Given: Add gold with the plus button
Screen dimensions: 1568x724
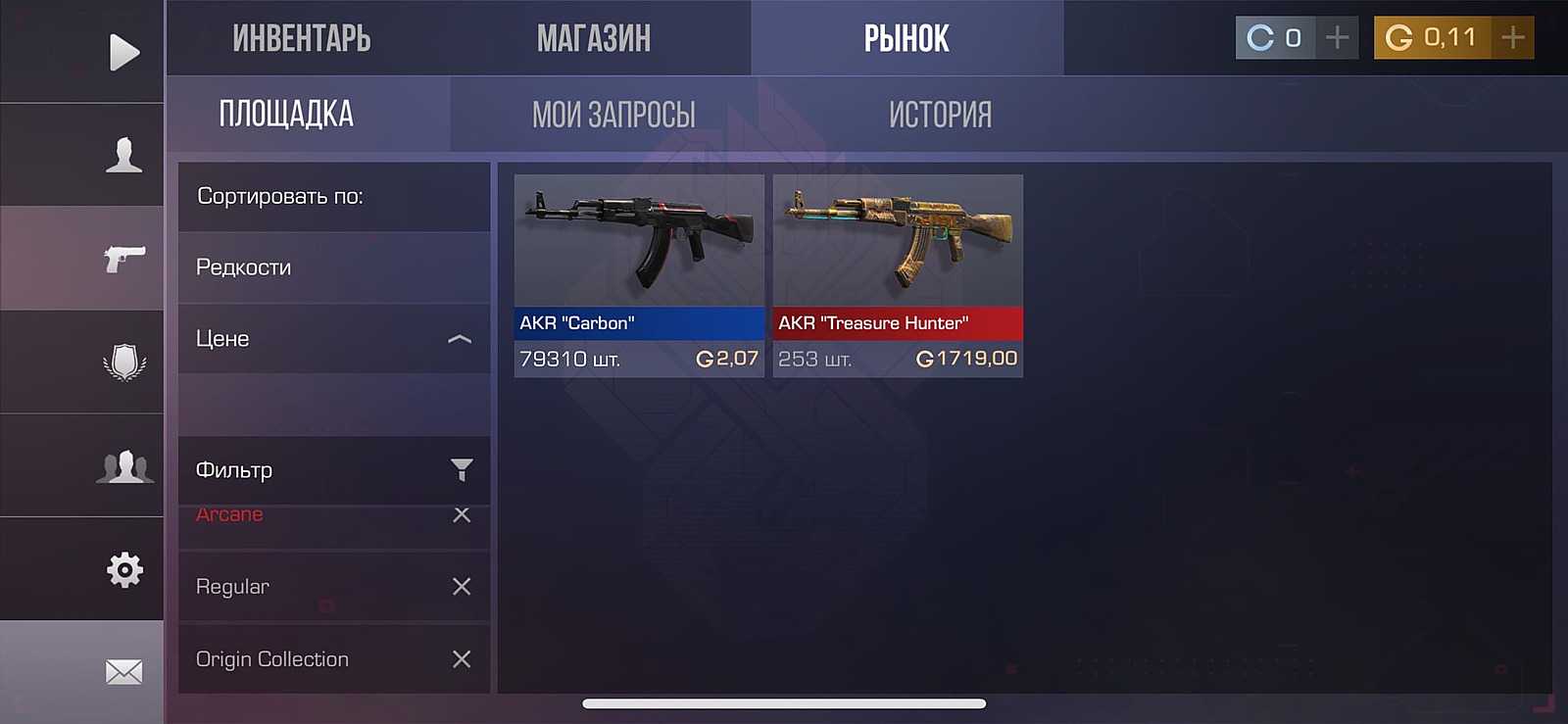Looking at the screenshot, I should 1513,38.
